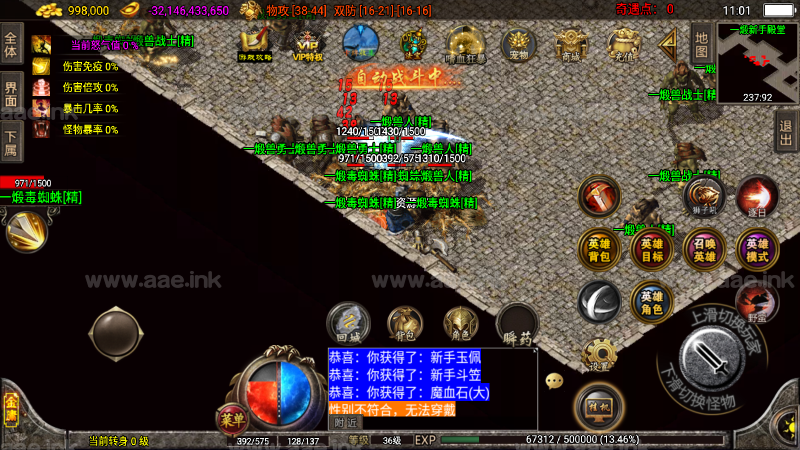
Task: Open the VIP特权 privileges menu
Action: (x=307, y=45)
